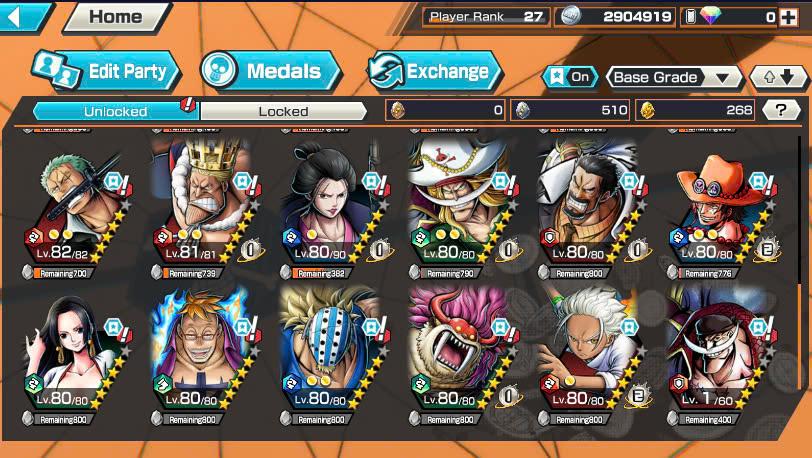Image resolution: width=812 pixels, height=458 pixels.
Task: Open the Edit Party screen
Action: 106,71
